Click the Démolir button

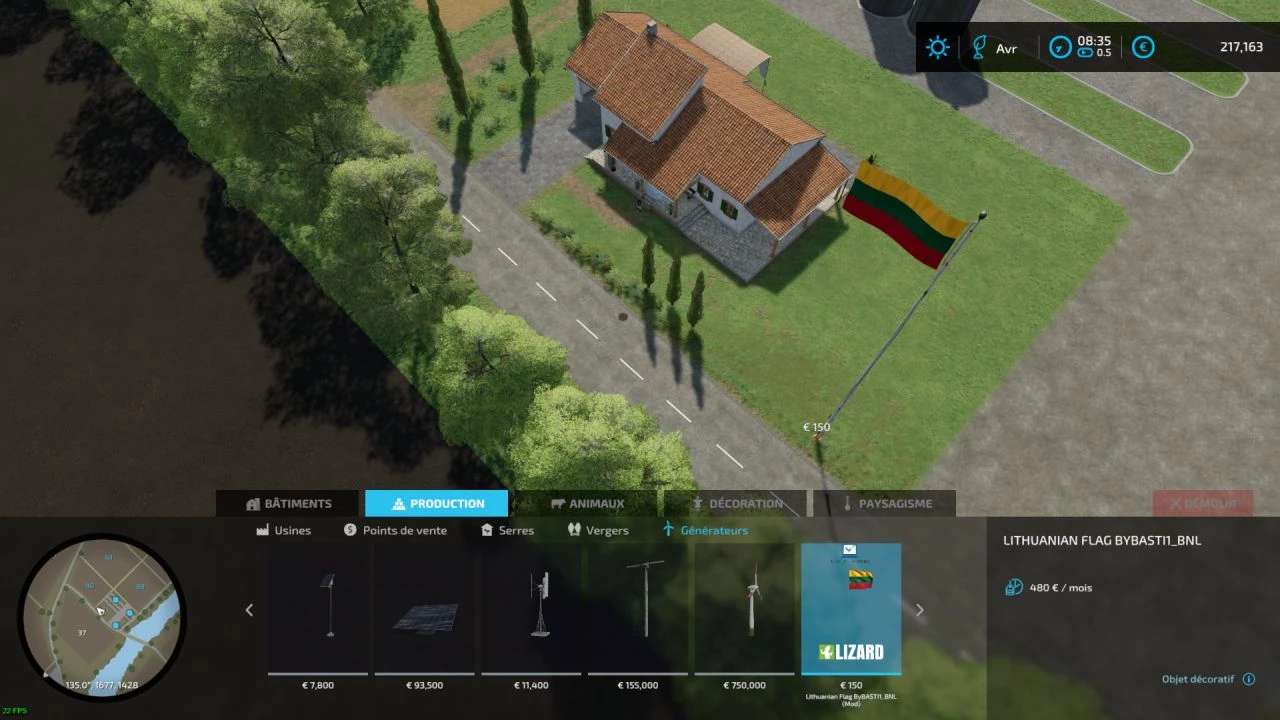(x=1202, y=504)
